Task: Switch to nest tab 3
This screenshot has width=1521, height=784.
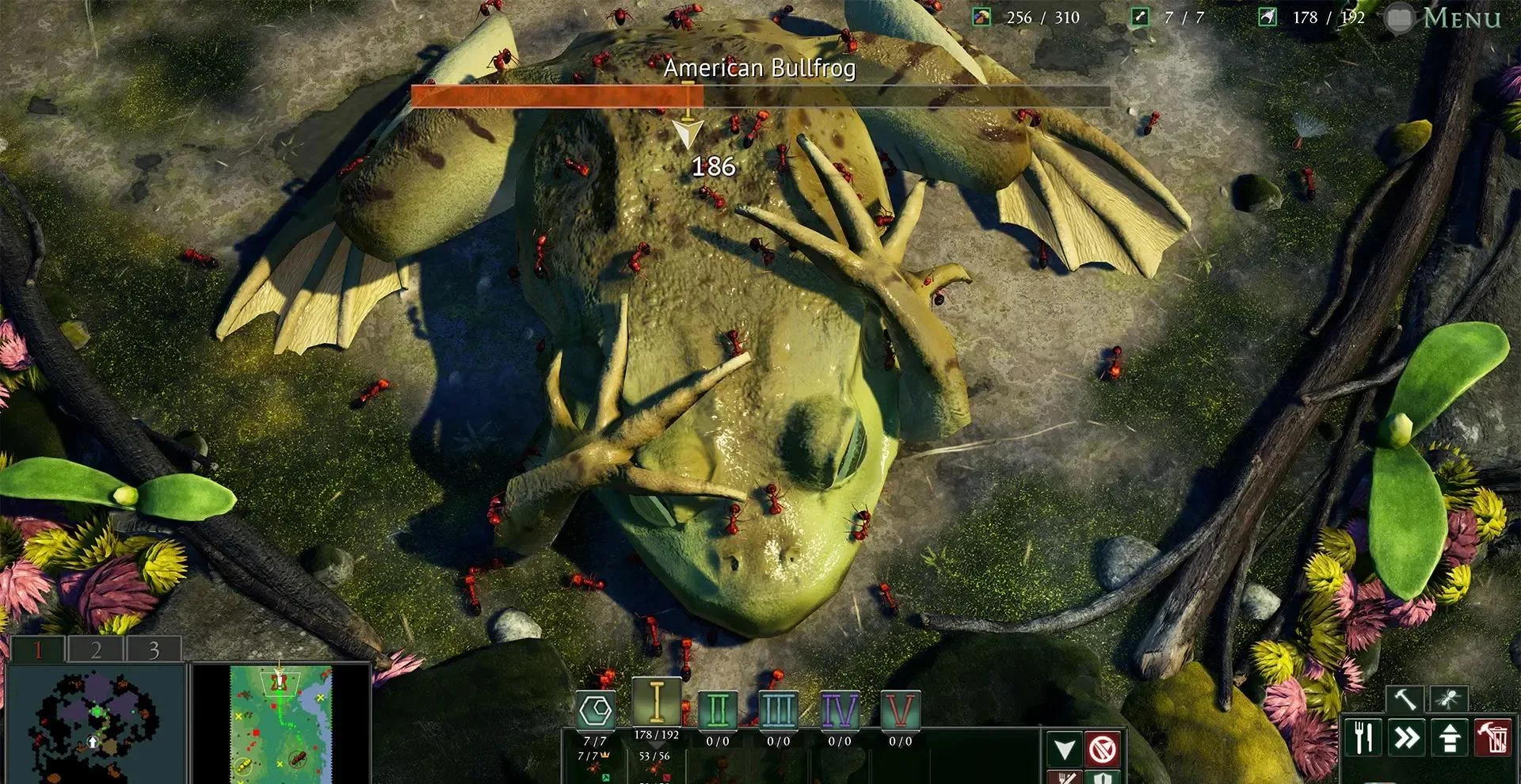Action: pyautogui.click(x=154, y=649)
